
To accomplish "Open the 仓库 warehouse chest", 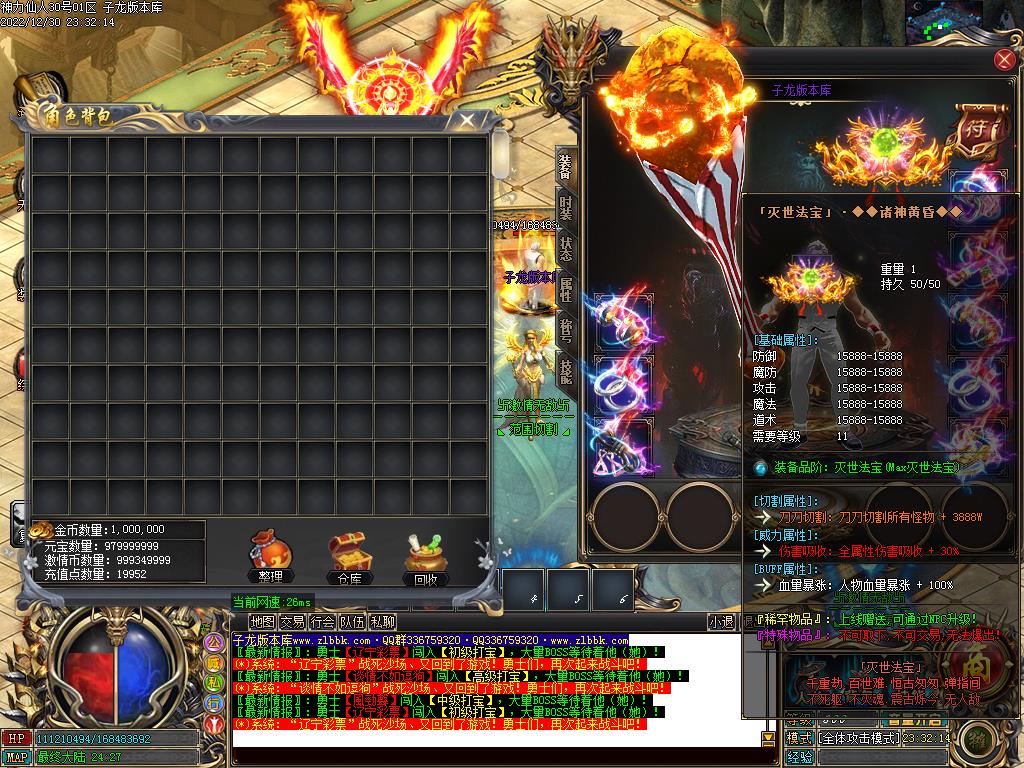I will click(x=349, y=556).
